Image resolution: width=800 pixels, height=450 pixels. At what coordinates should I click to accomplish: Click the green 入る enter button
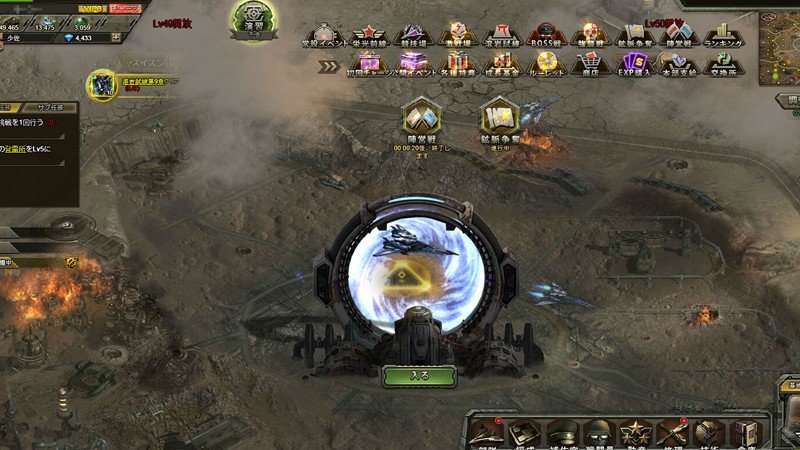[419, 376]
